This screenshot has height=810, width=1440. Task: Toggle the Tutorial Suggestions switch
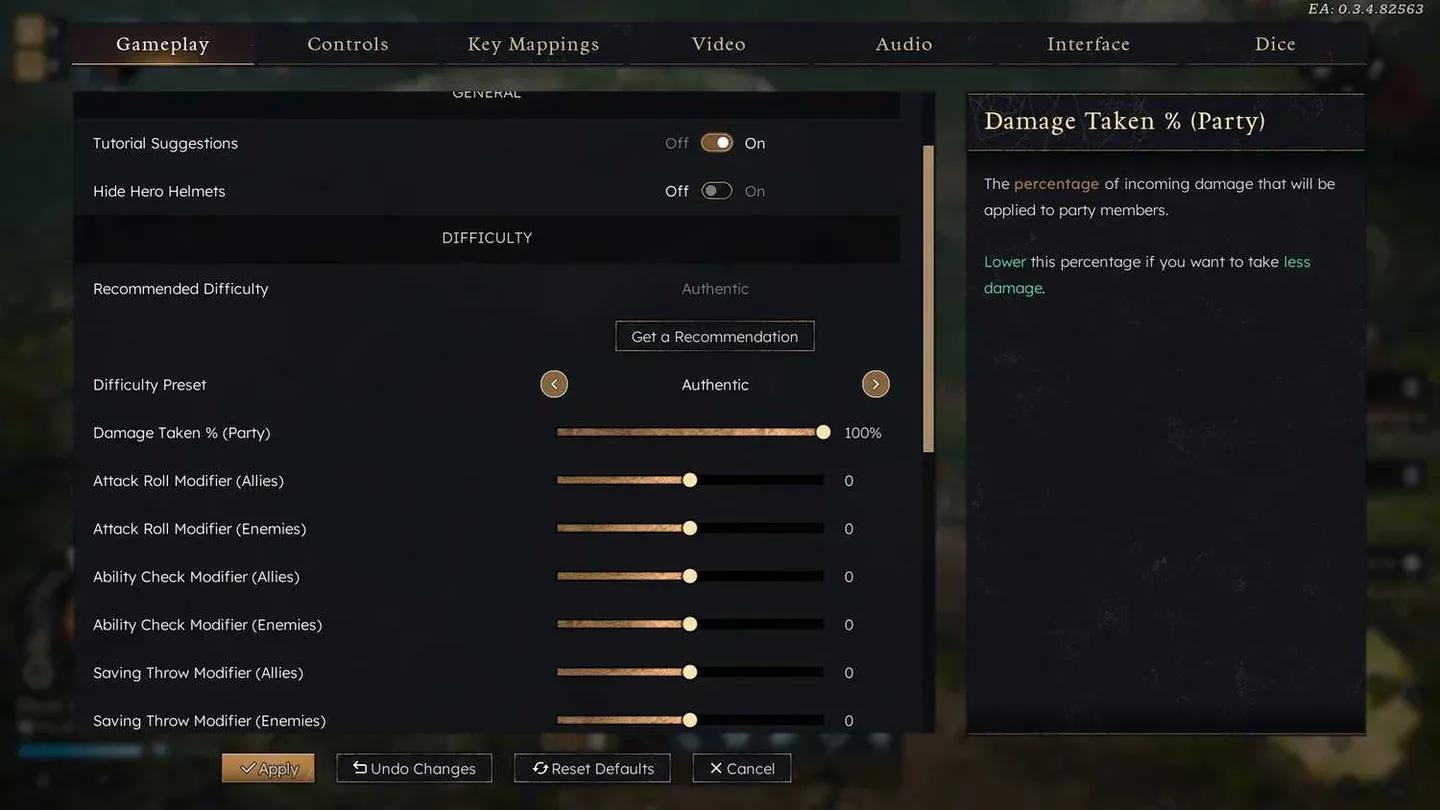pyautogui.click(x=716, y=143)
